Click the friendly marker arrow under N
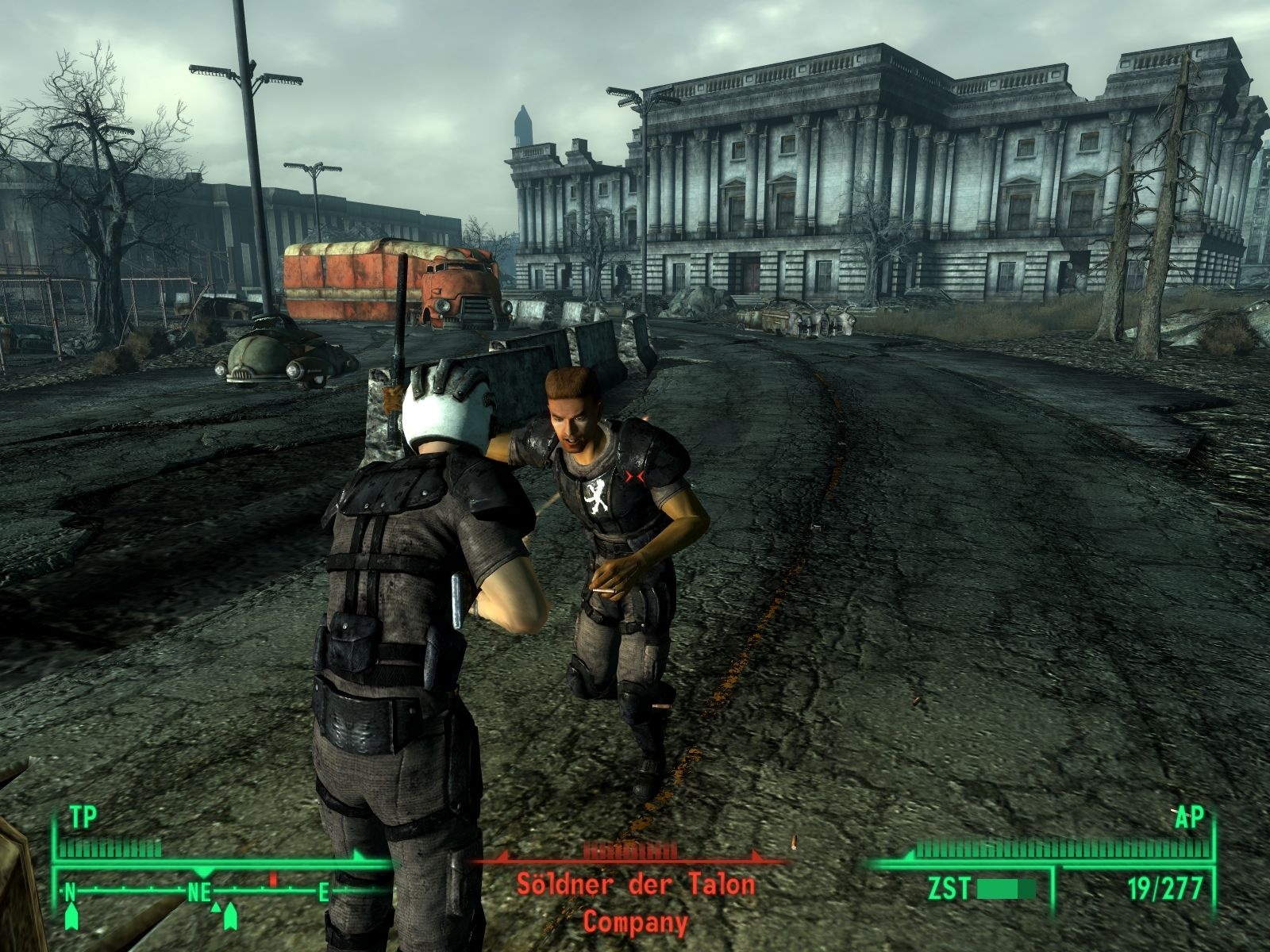1270x952 pixels. (71, 916)
